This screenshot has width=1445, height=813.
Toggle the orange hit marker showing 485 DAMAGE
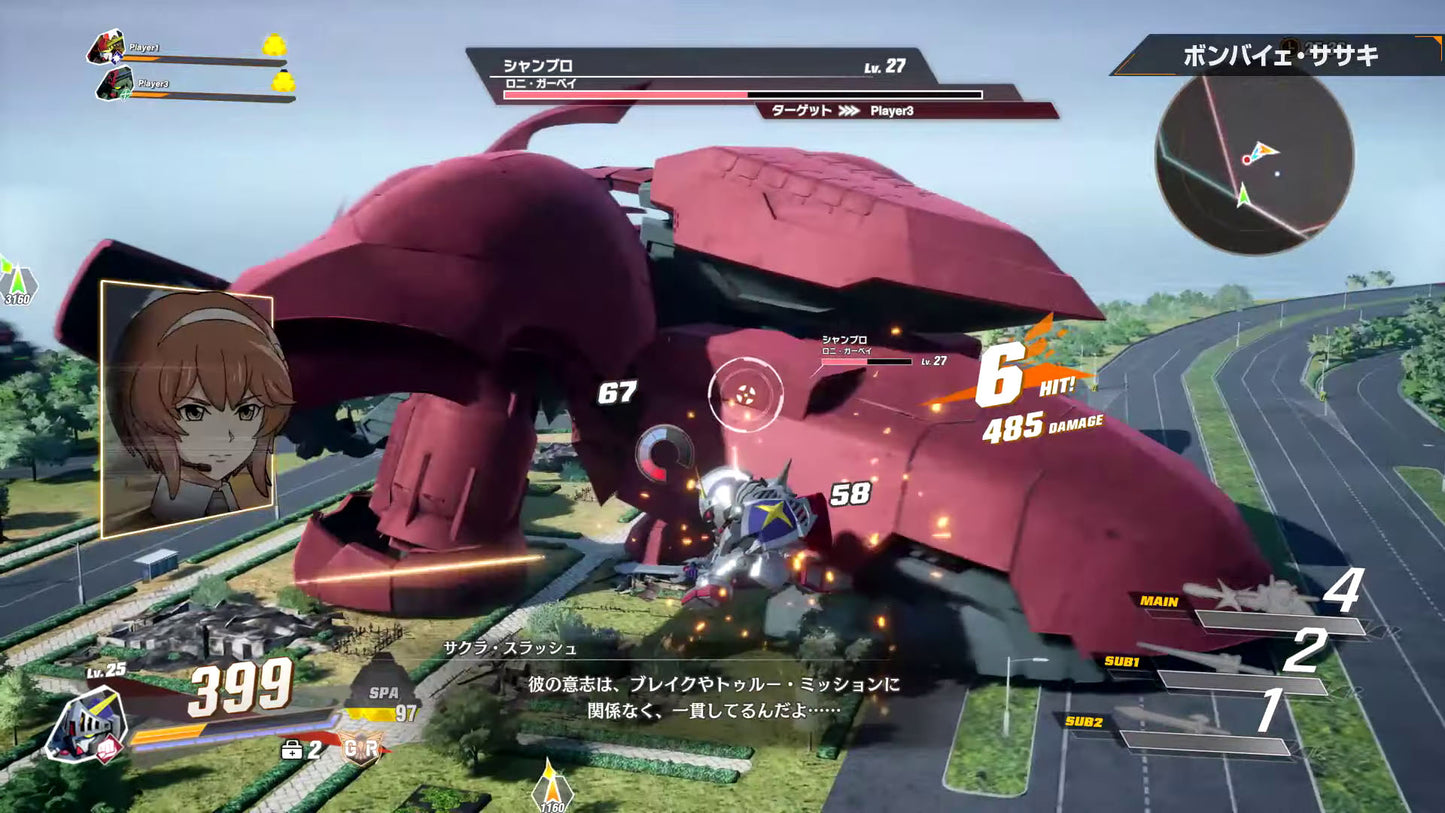[x=1038, y=424]
